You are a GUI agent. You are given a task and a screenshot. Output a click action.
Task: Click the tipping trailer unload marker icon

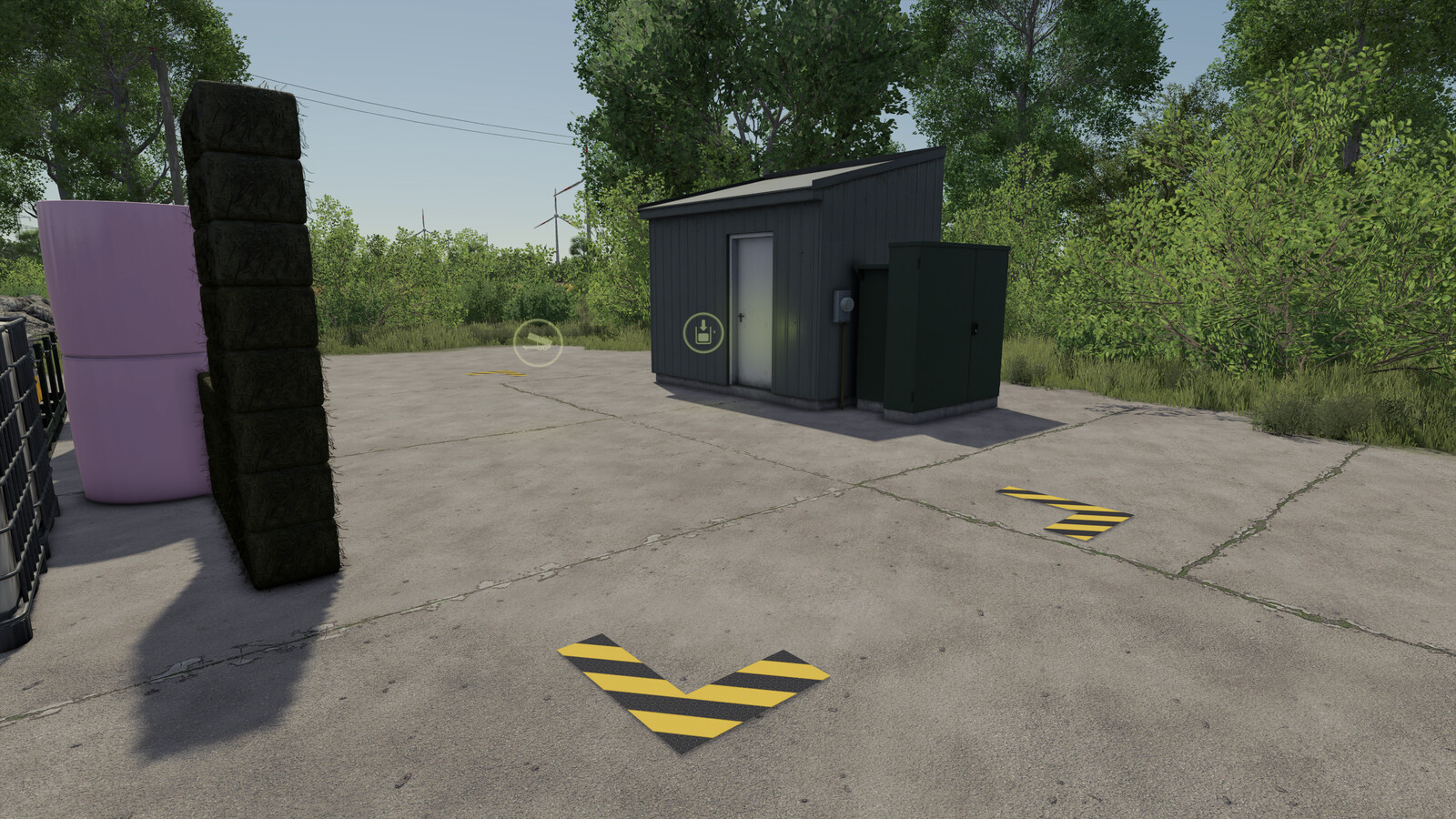tap(538, 342)
